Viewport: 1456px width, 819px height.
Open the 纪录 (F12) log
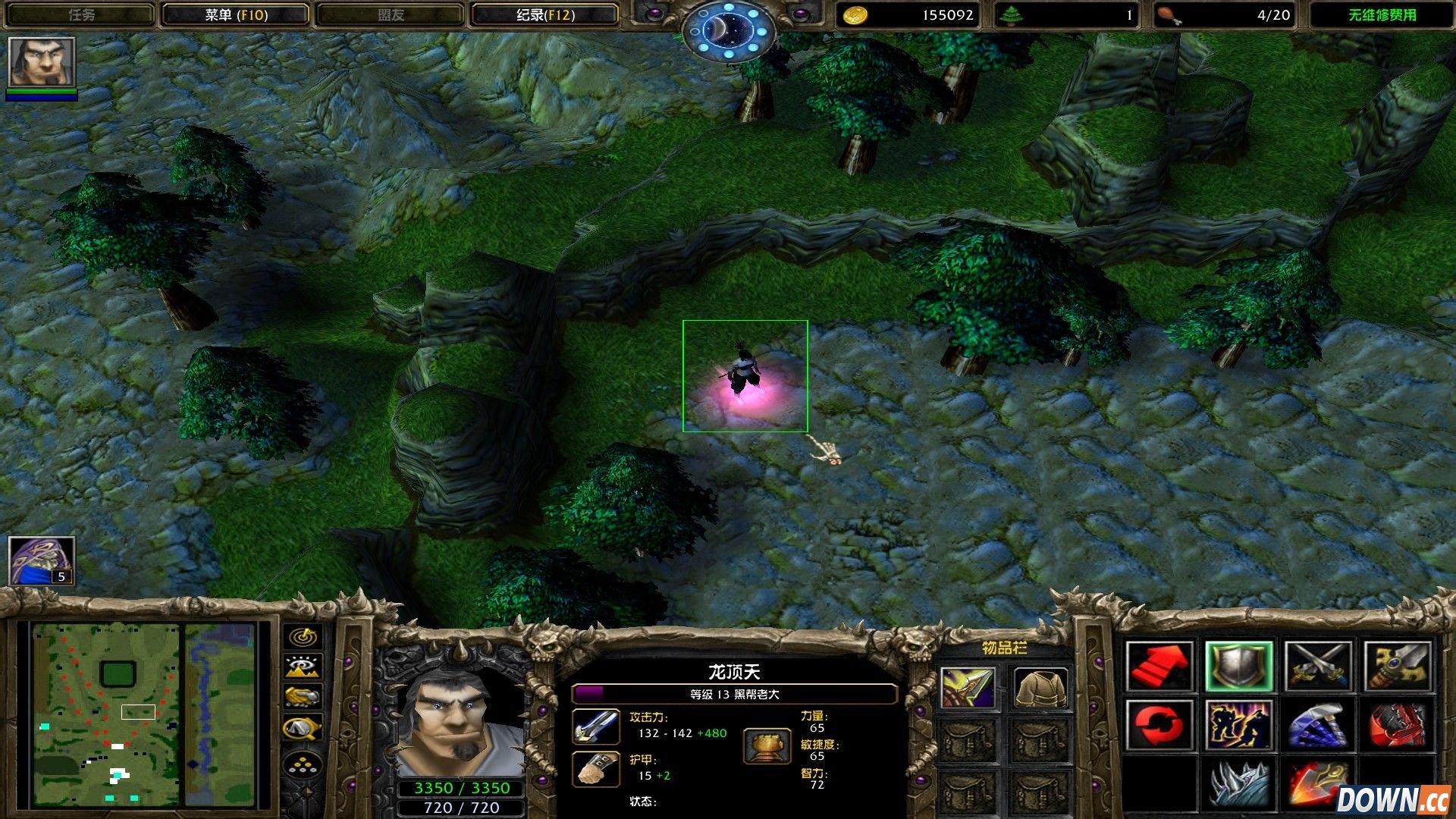(x=544, y=15)
